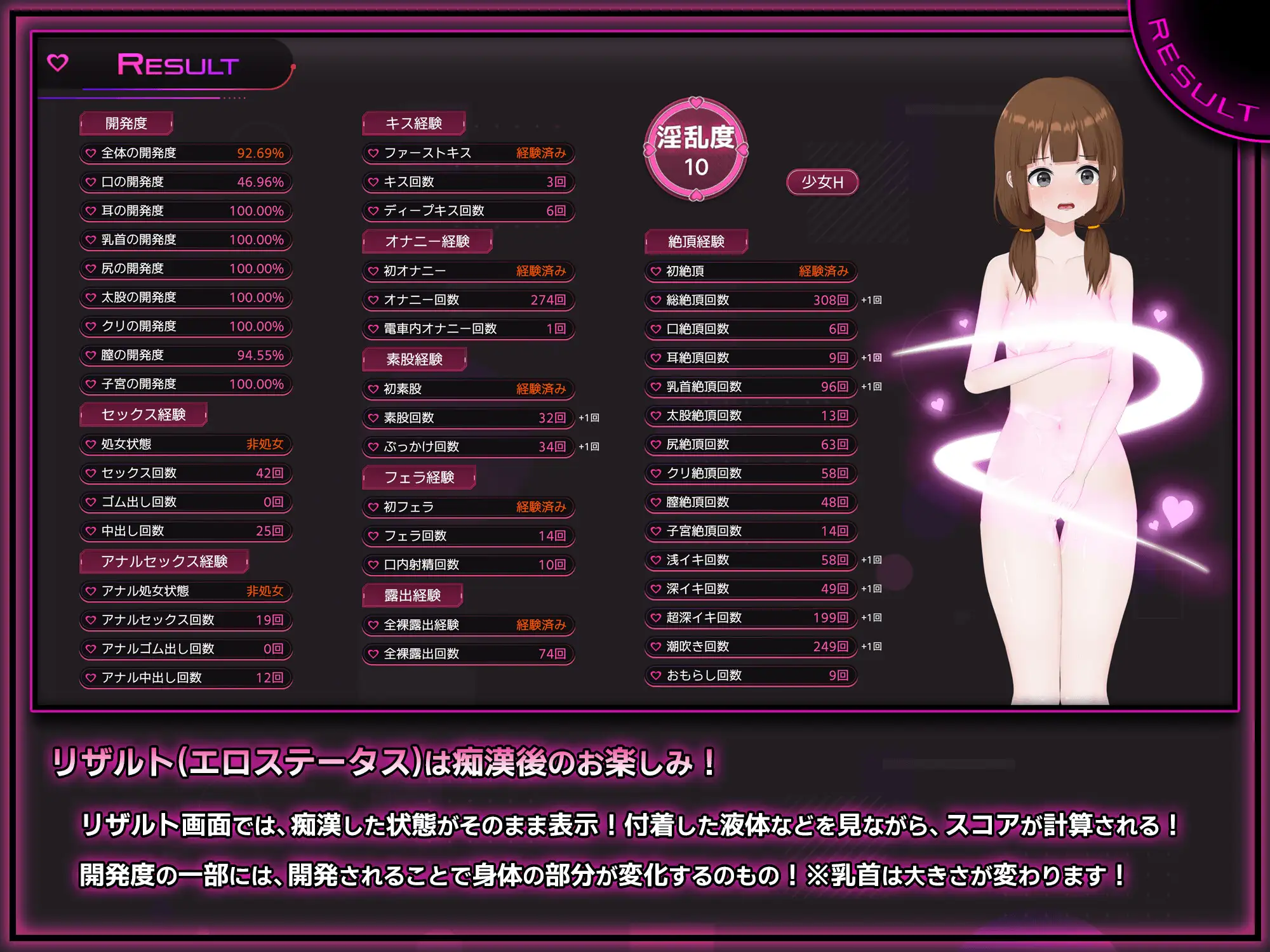The height and width of the screenshot is (952, 1270).
Task: Click the heart icon next to ファーストキス
Action: coord(373,154)
